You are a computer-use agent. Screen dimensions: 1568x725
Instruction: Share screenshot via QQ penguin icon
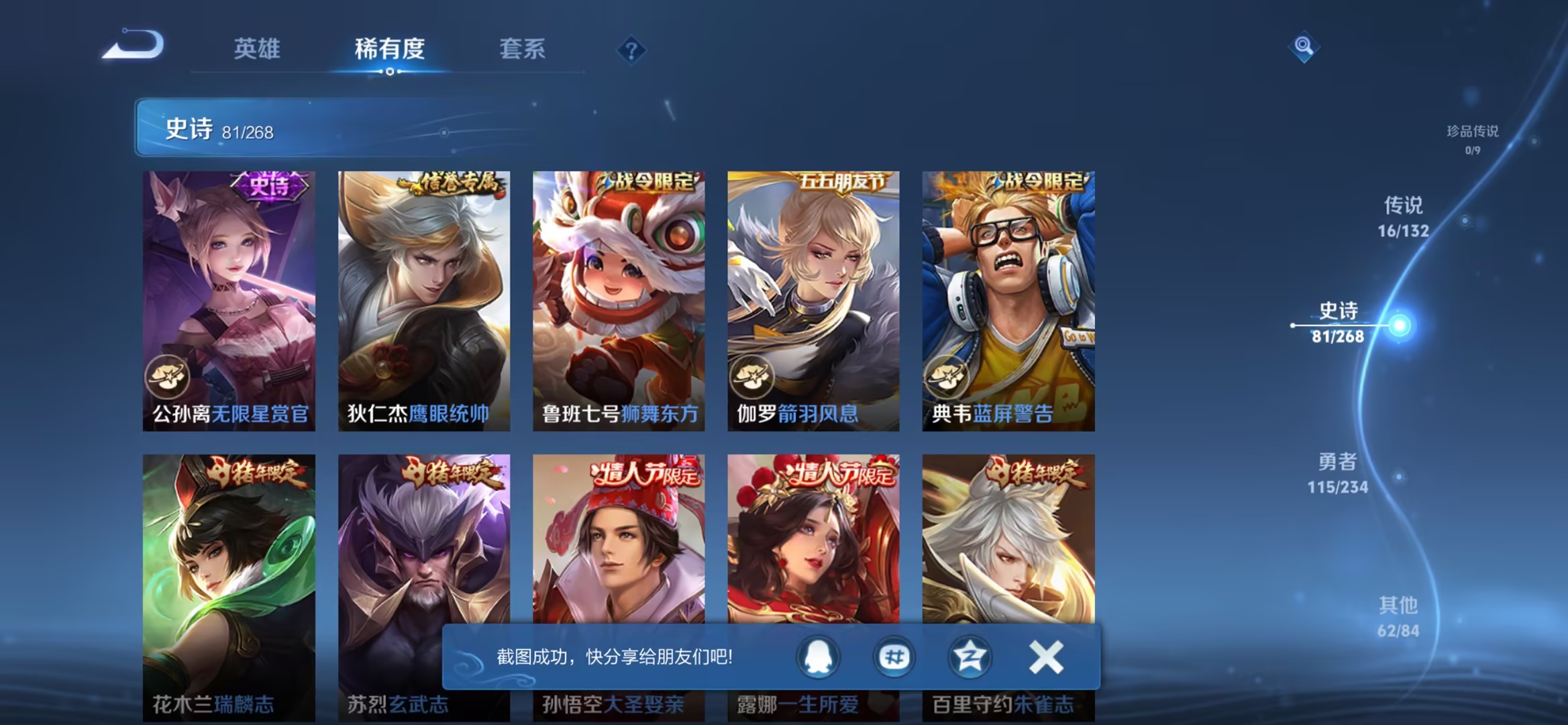(x=818, y=658)
